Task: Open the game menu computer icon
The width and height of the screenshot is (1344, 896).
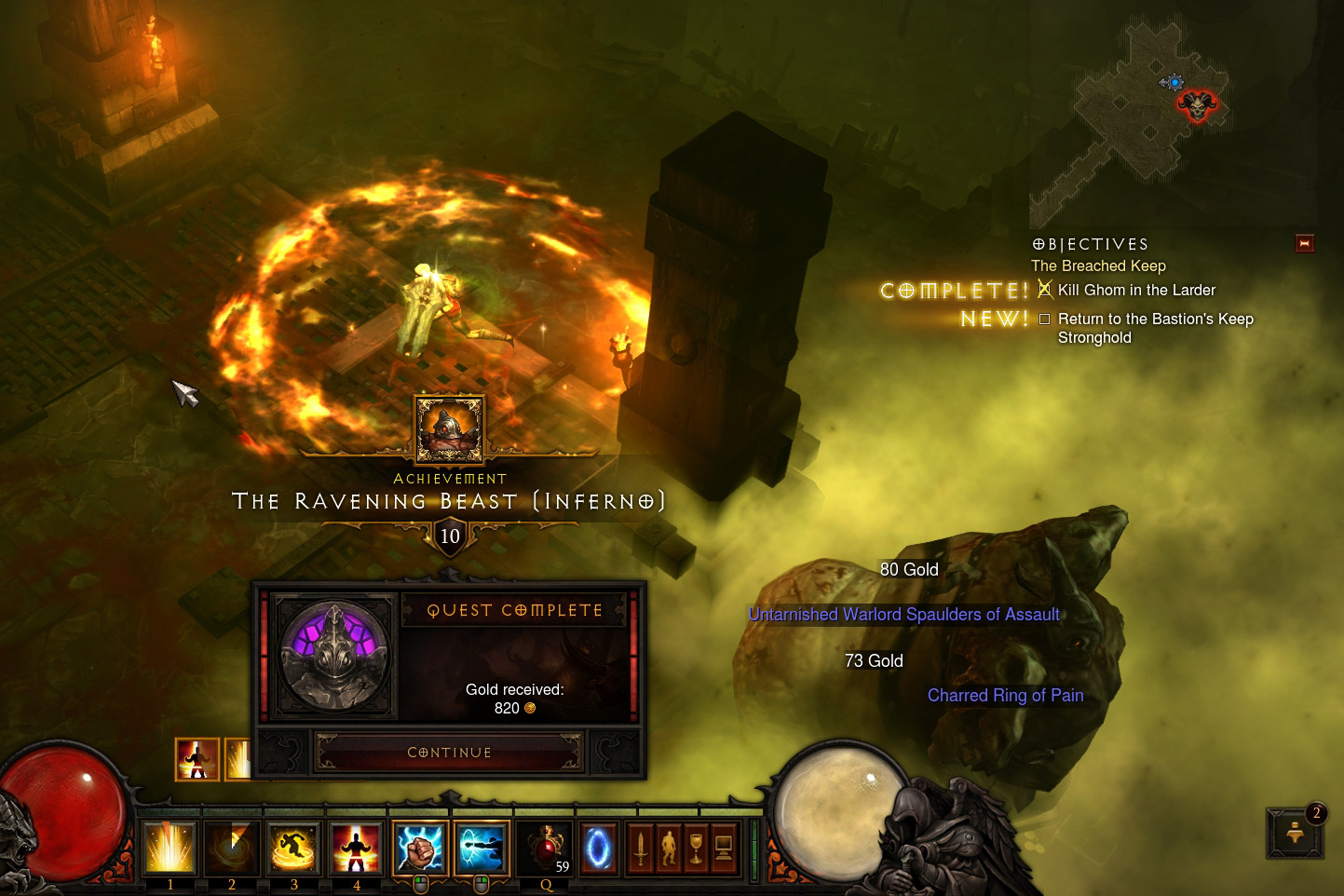Action: 723,848
